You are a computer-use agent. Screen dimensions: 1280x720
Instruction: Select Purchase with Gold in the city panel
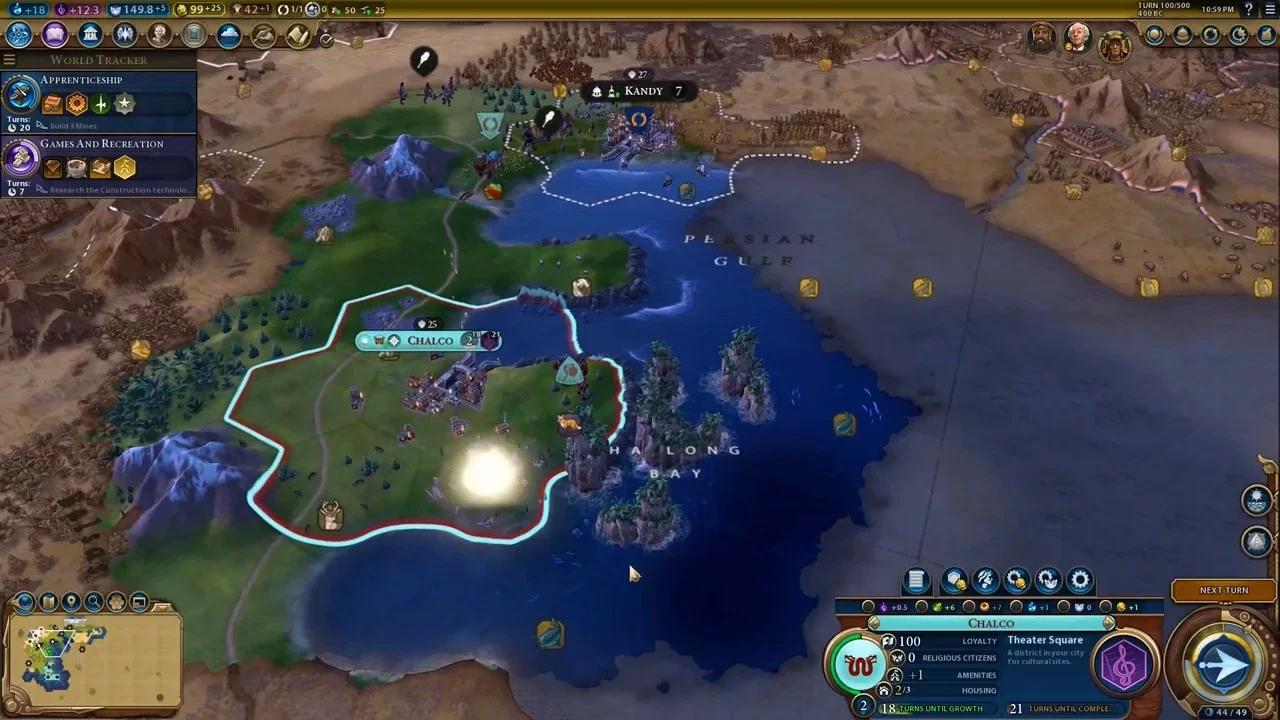pos(953,580)
